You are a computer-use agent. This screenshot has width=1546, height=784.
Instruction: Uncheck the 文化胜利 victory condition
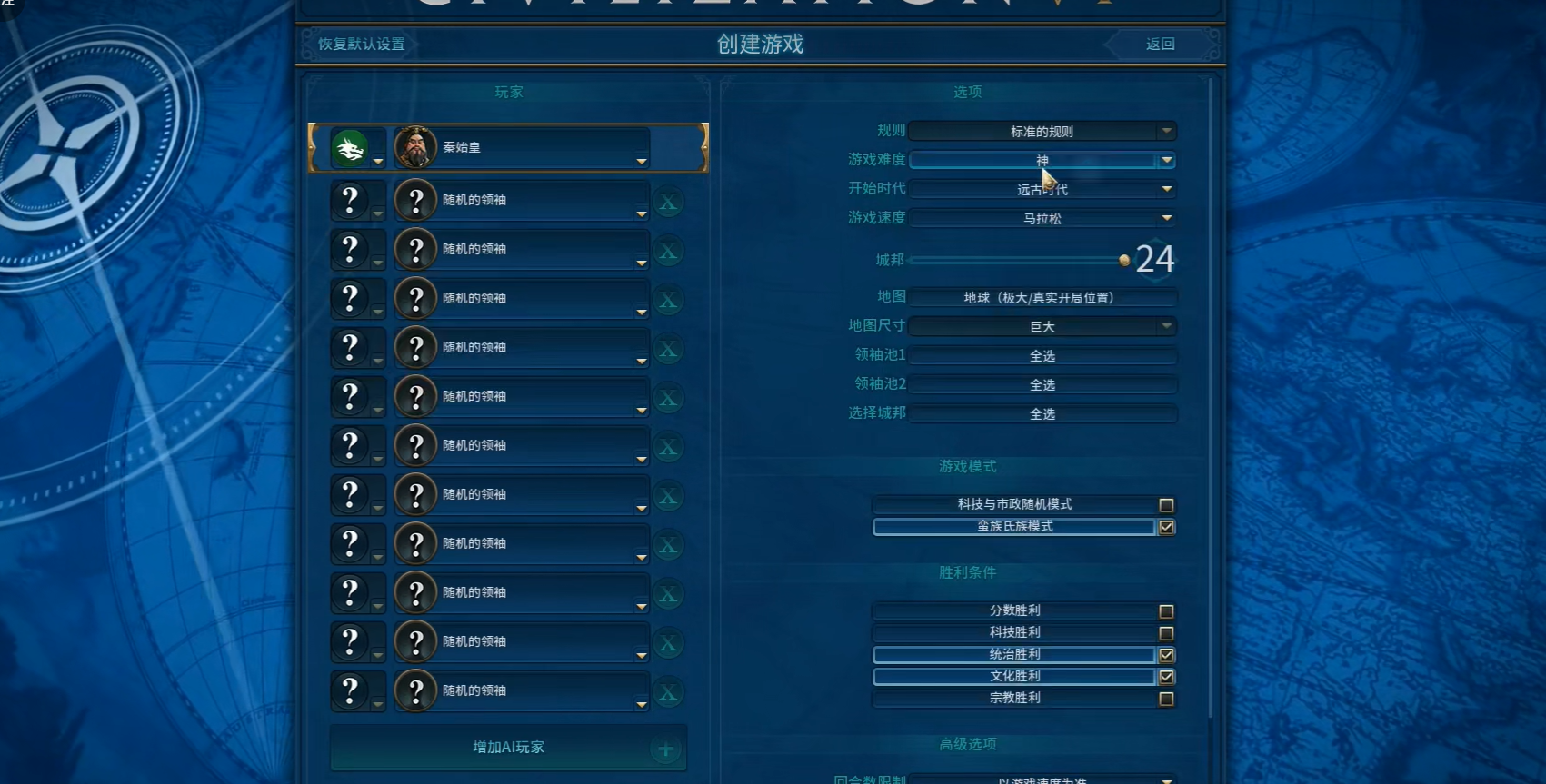[1167, 677]
